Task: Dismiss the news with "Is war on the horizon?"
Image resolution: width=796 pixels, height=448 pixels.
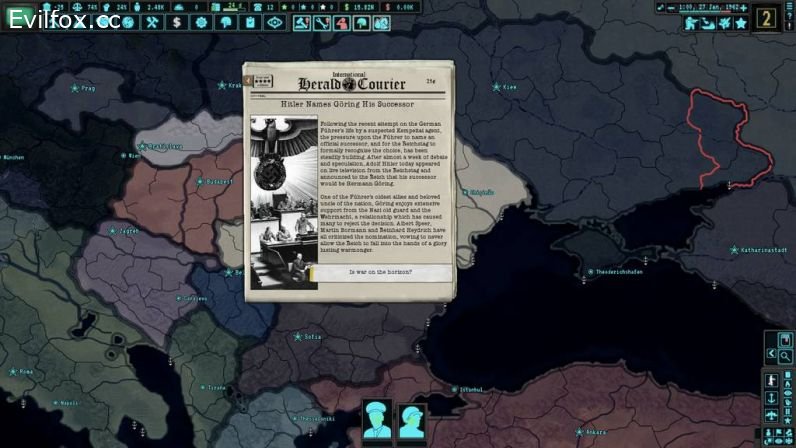Action: pos(380,272)
